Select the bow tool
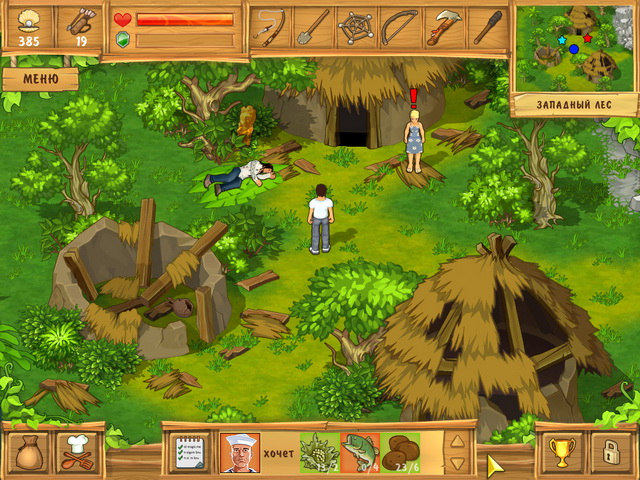Image resolution: width=640 pixels, height=480 pixels. [x=399, y=26]
